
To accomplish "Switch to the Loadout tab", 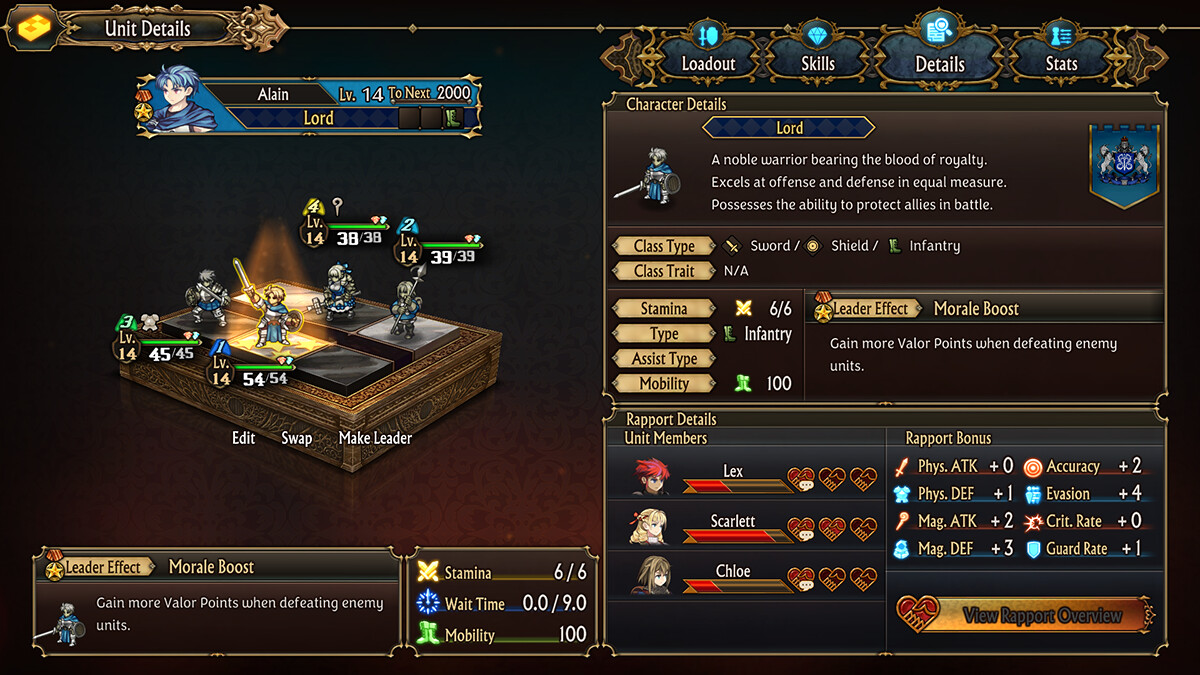I will click(x=708, y=50).
